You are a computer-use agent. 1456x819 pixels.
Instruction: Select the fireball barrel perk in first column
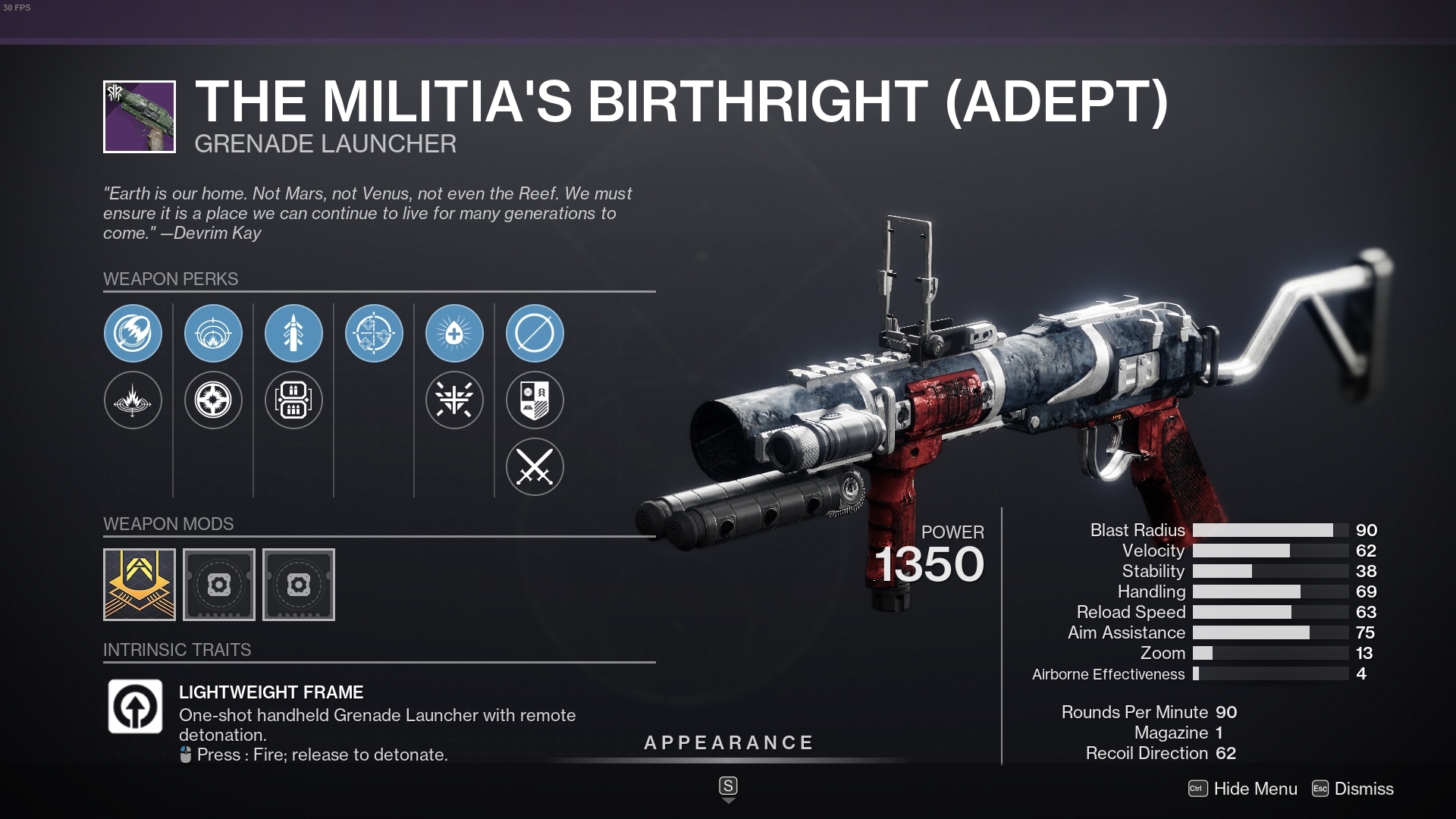point(133,333)
